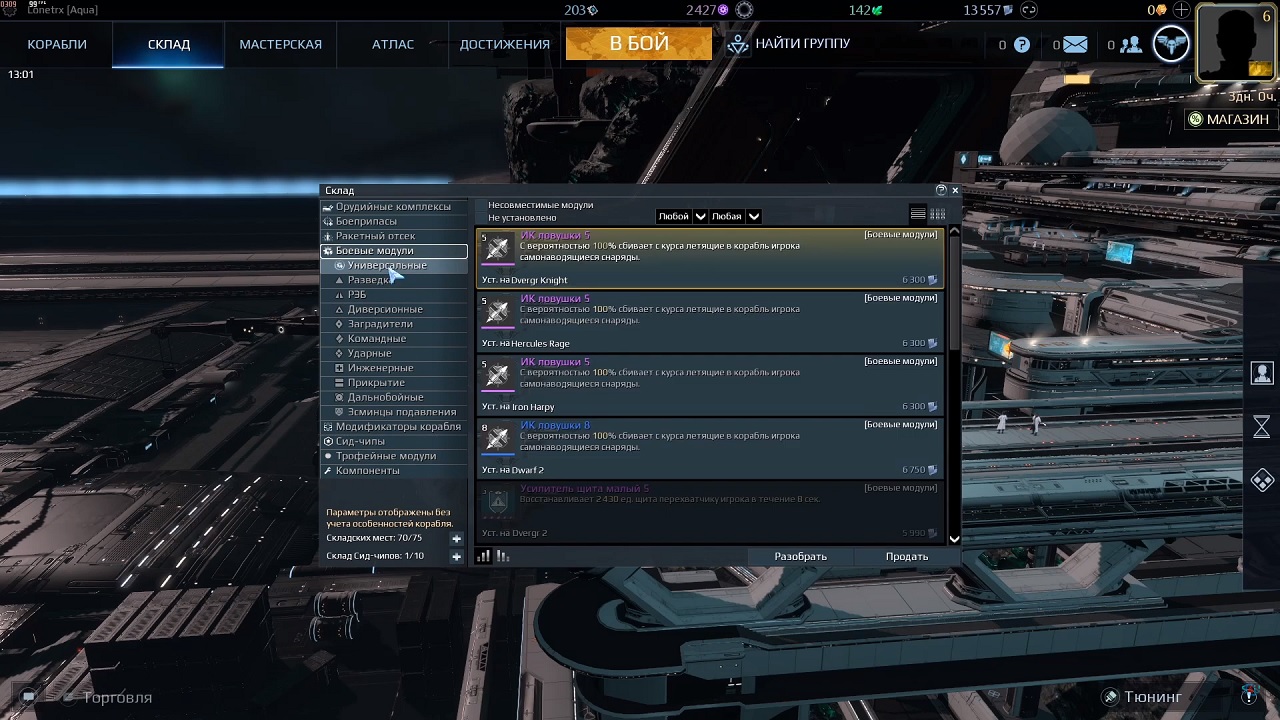Click Найти группу to find a group
The width and height of the screenshot is (1280, 720).
[789, 44]
